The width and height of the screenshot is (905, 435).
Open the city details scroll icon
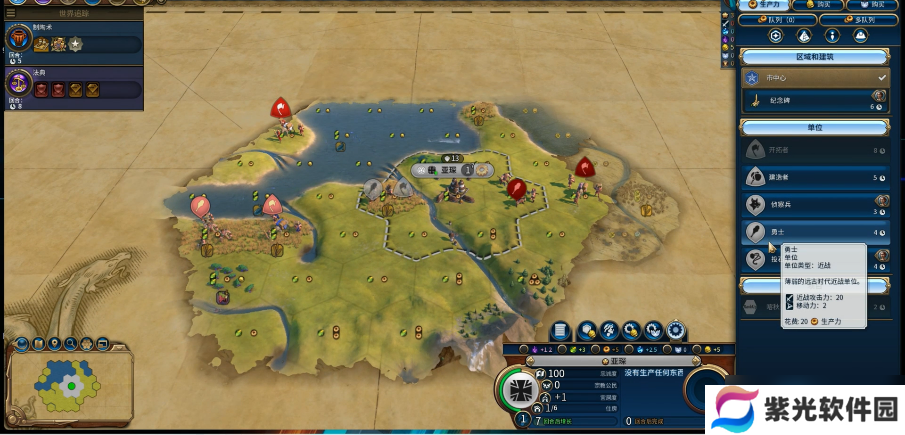coord(561,330)
